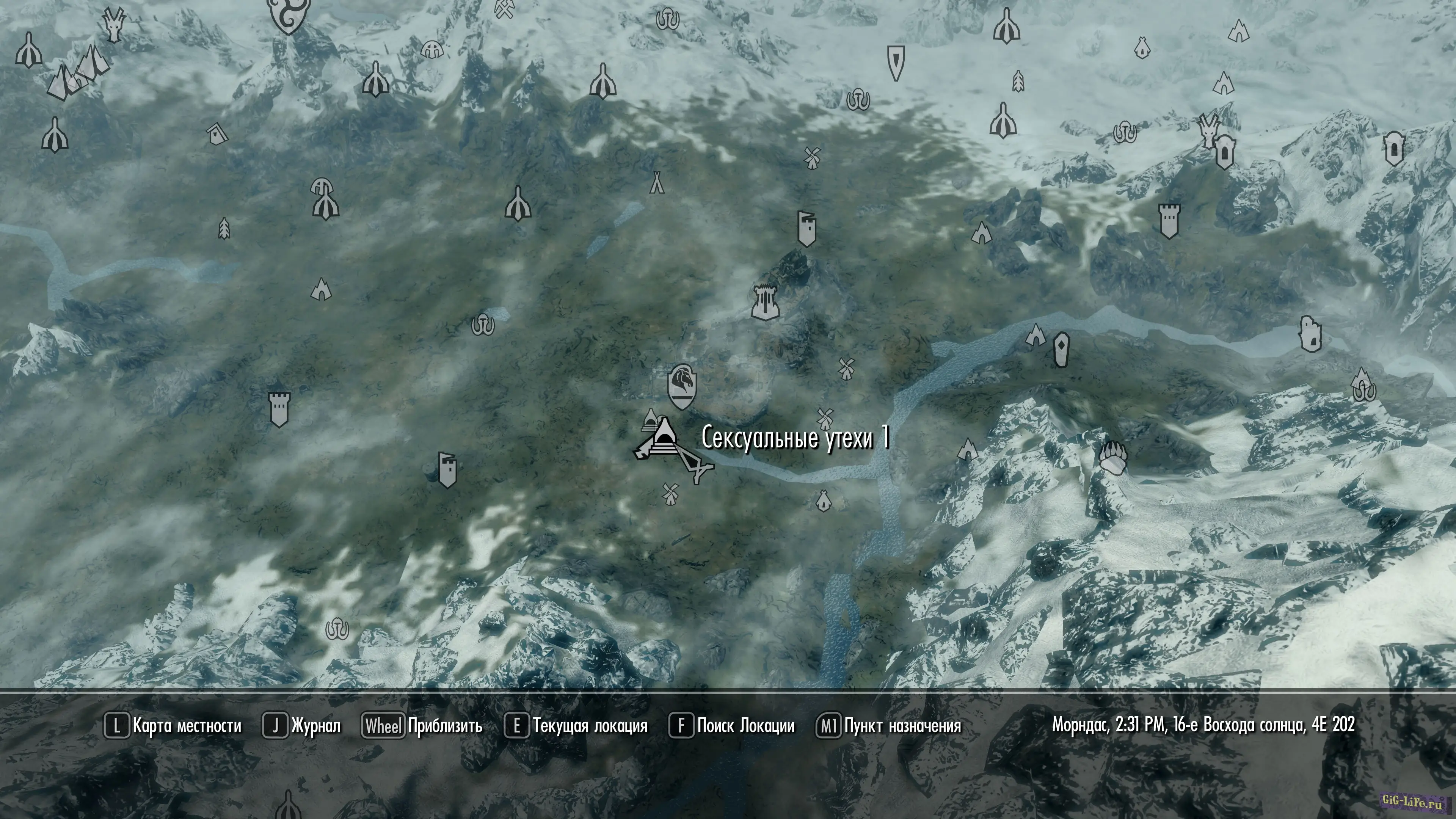Select the bear paw map marker

click(x=1112, y=457)
